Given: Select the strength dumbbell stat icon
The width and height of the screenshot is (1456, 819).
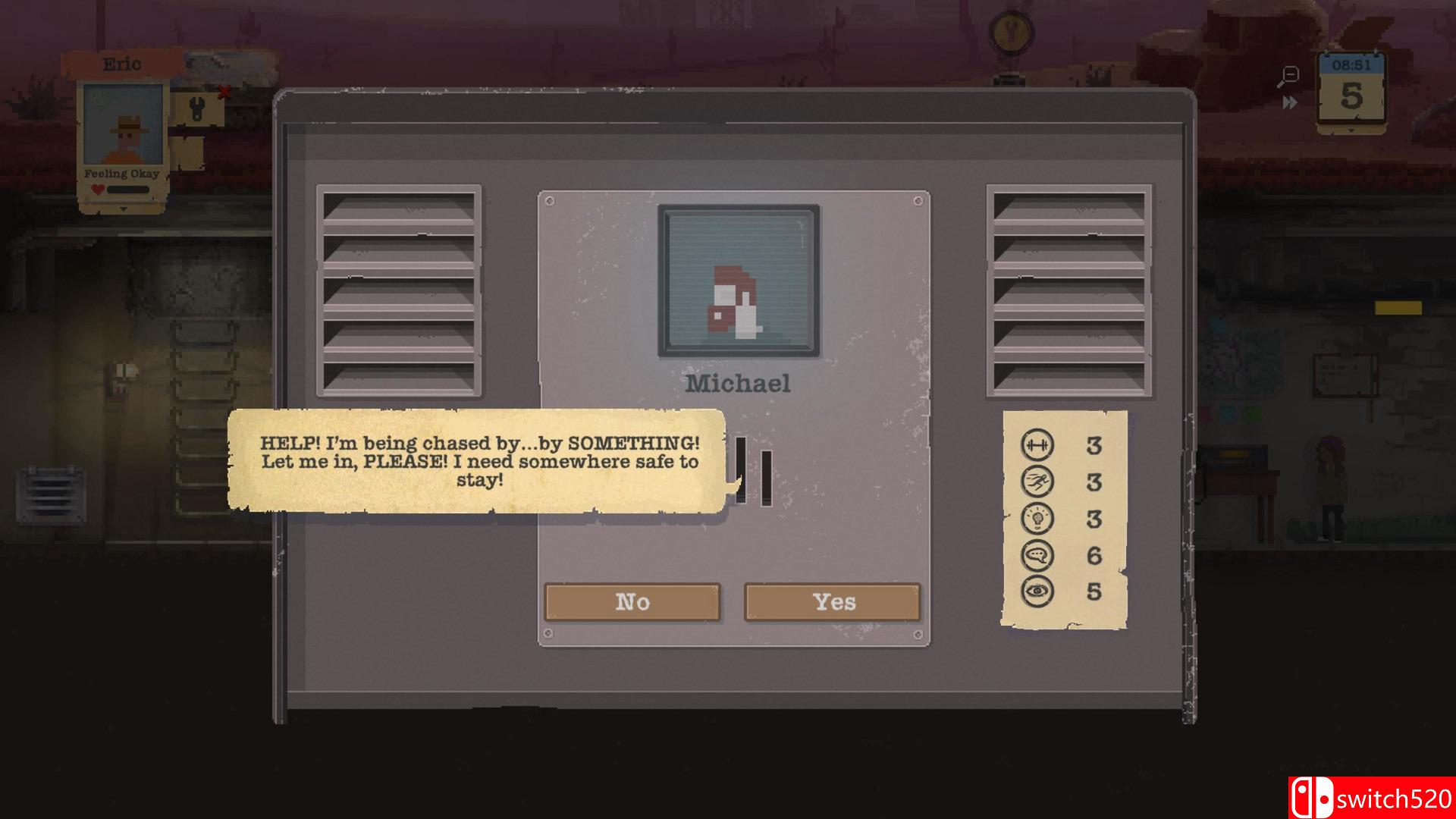Looking at the screenshot, I should pos(1038,446).
